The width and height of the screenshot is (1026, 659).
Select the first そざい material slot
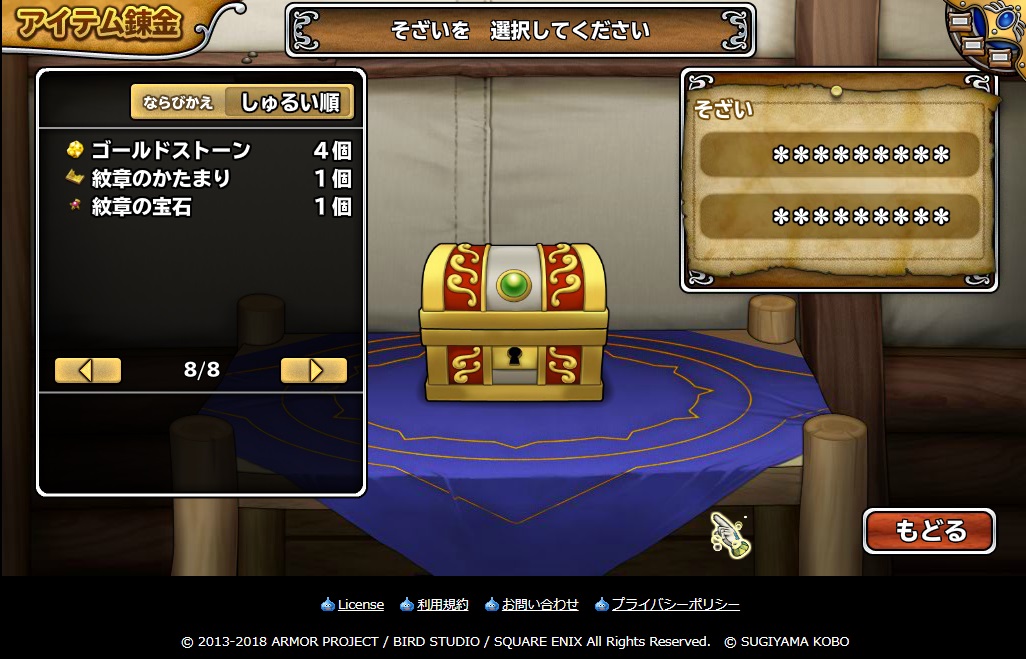pos(838,155)
